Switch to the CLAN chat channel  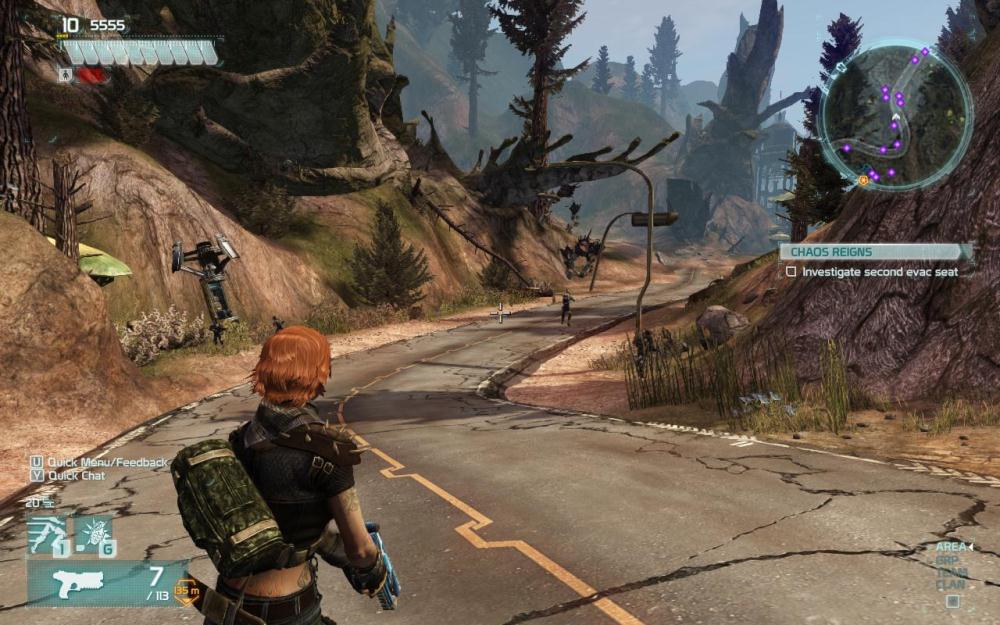coord(949,584)
